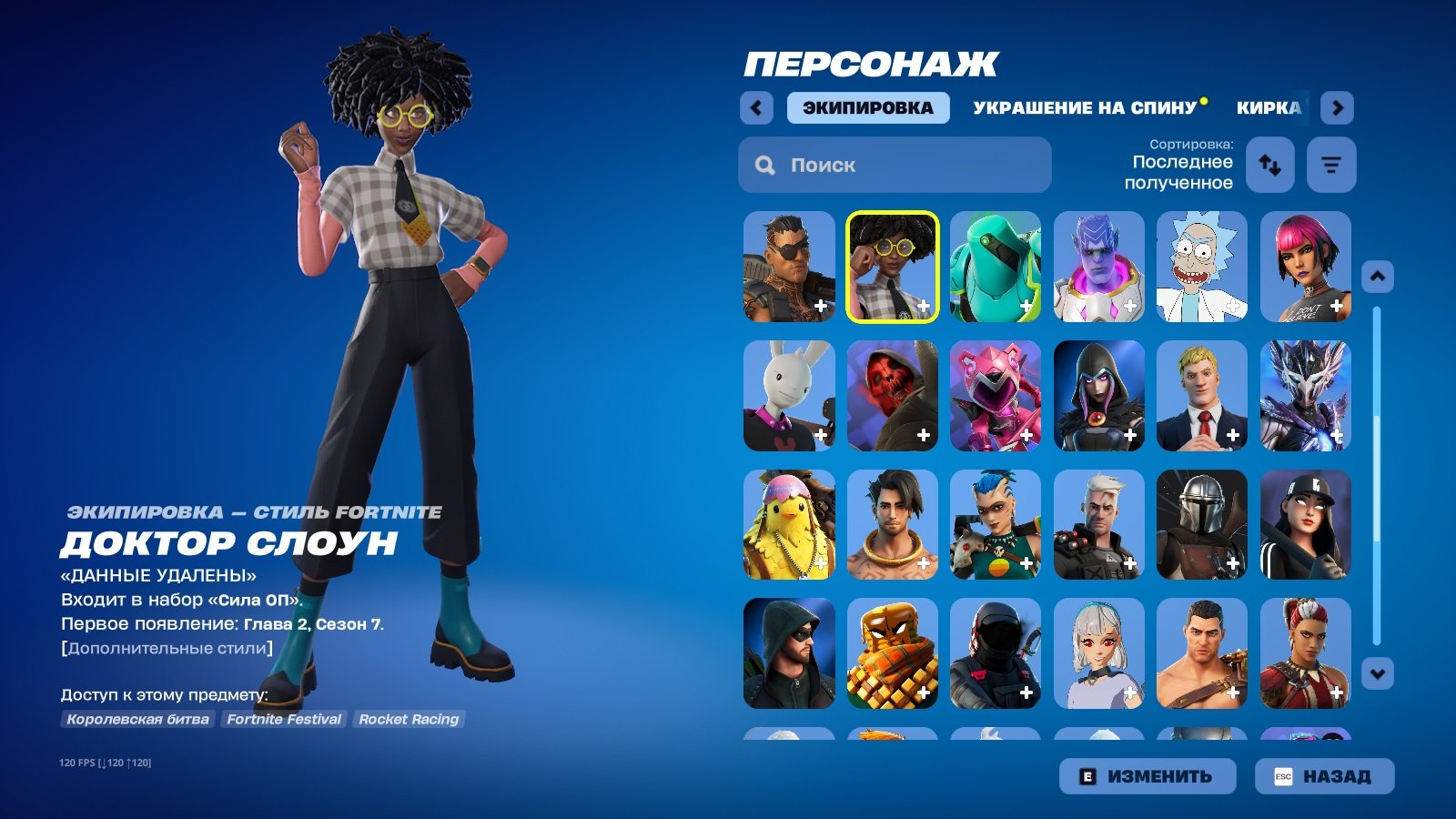Open the search magnifier icon

(x=763, y=165)
